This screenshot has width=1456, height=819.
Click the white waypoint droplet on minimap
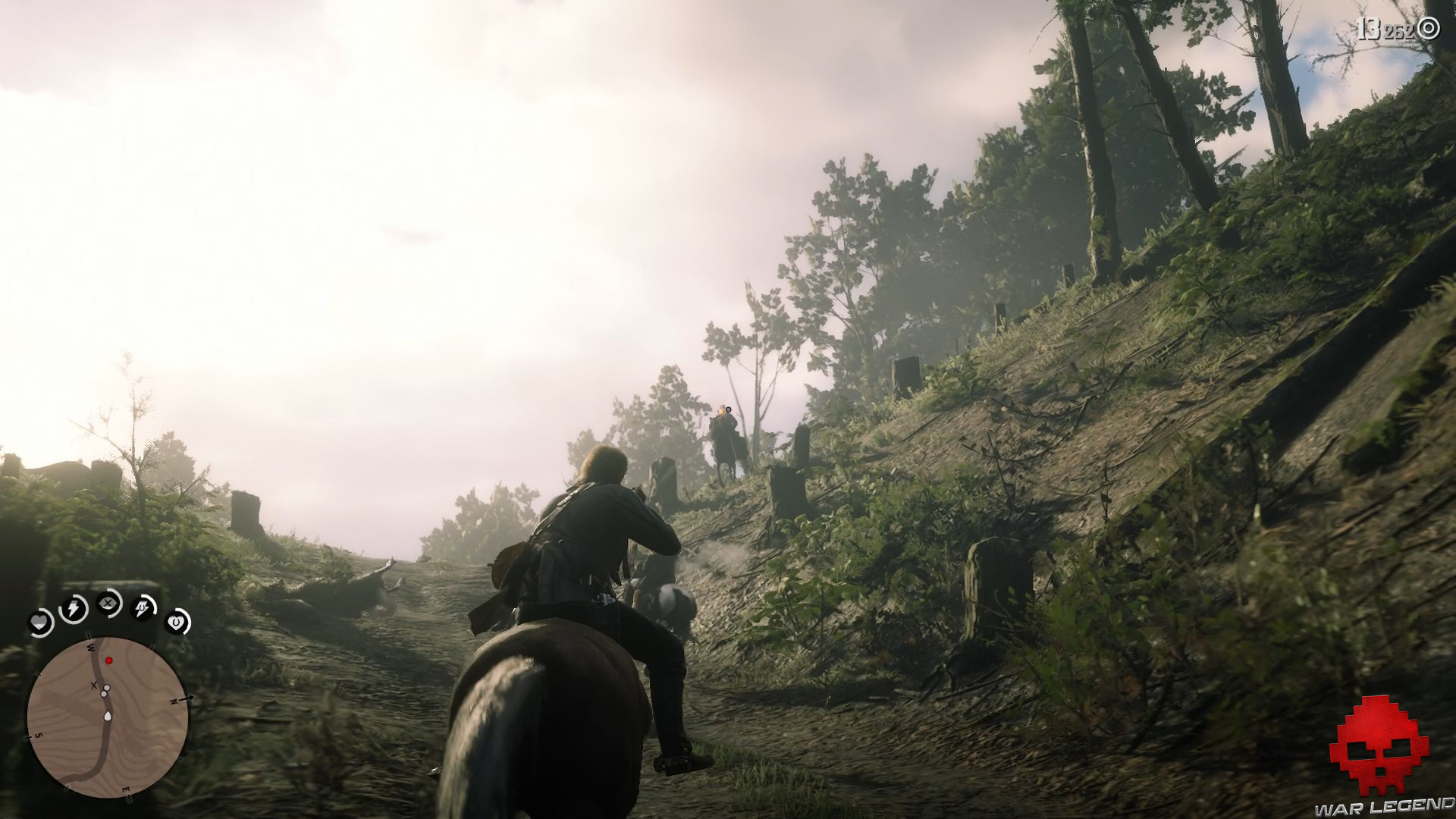tap(108, 716)
